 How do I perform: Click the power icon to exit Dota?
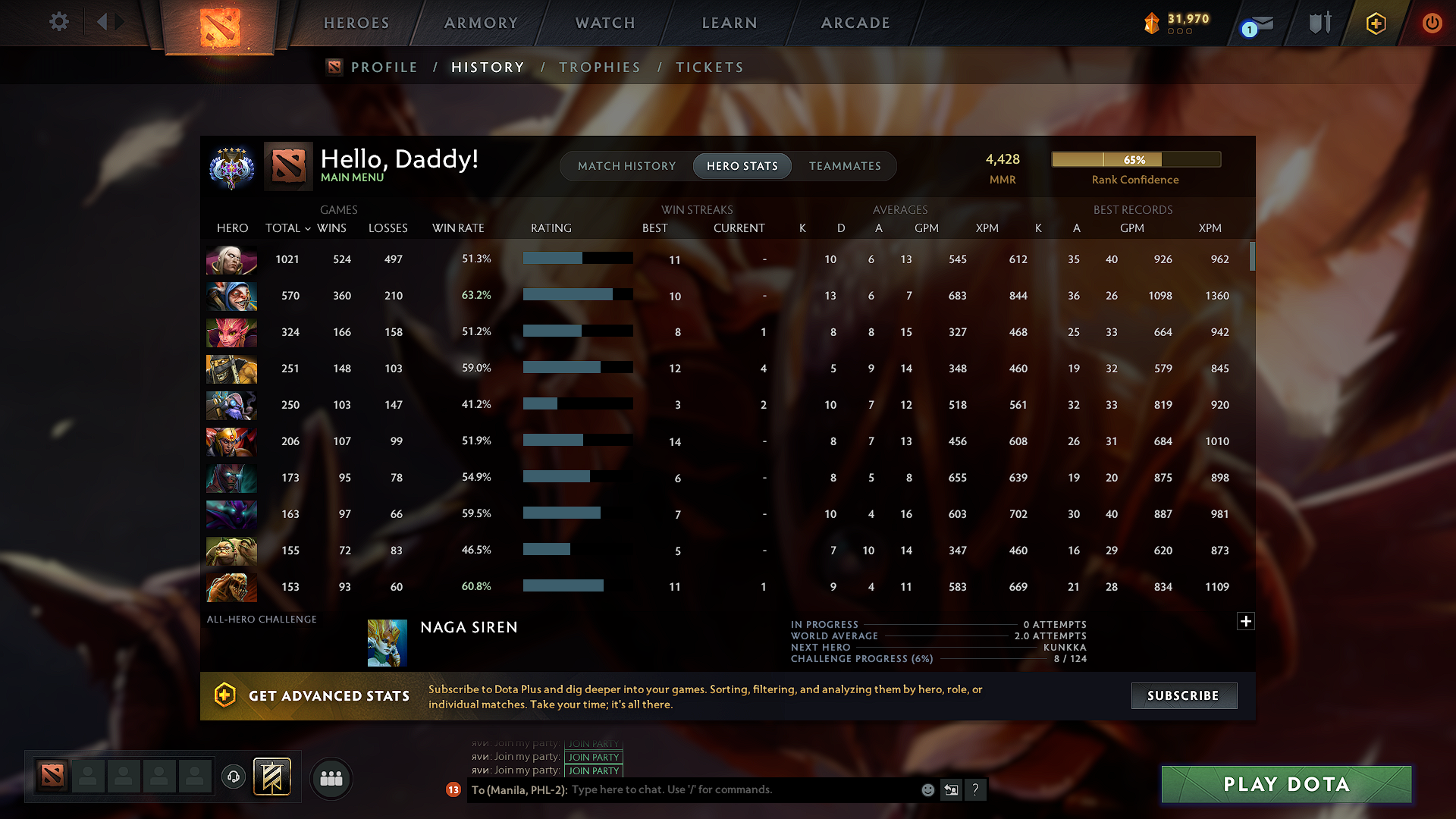pos(1432,24)
